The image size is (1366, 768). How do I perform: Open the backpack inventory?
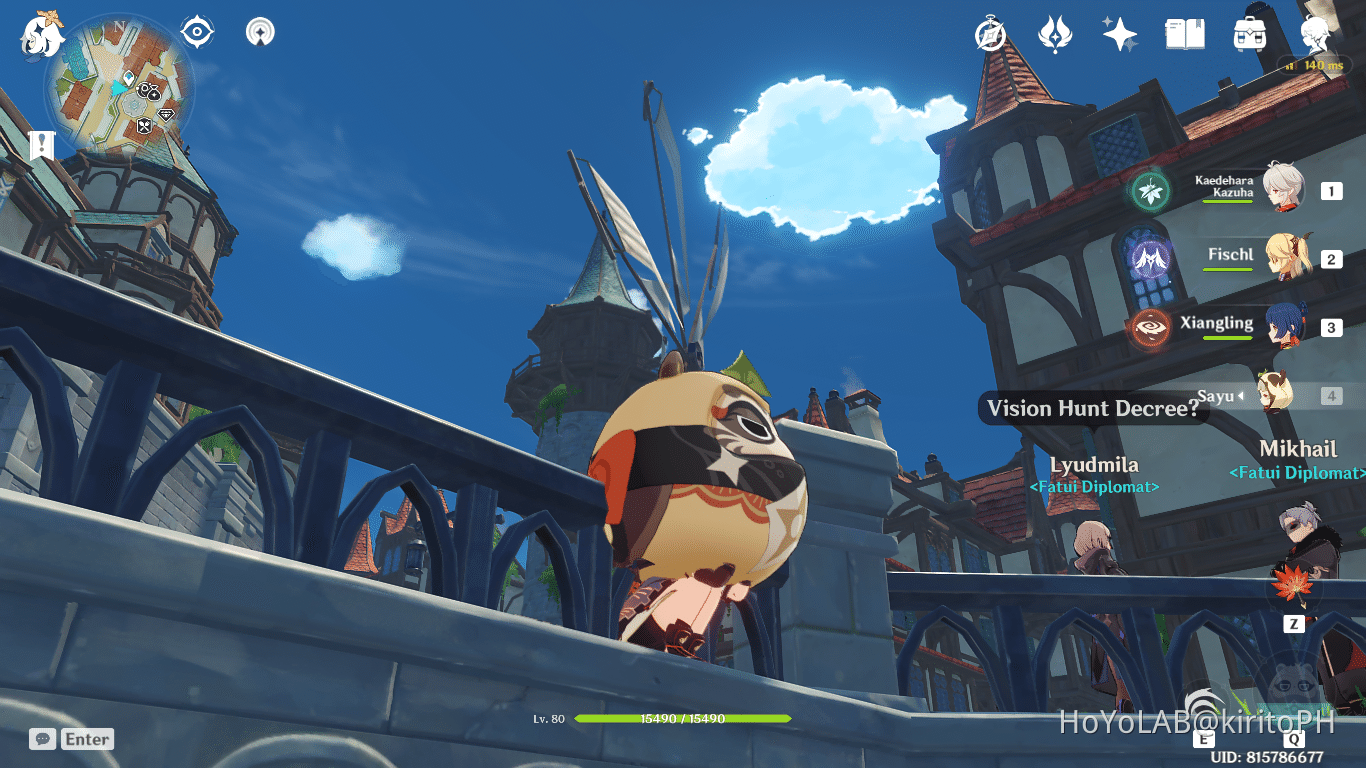(x=1249, y=35)
